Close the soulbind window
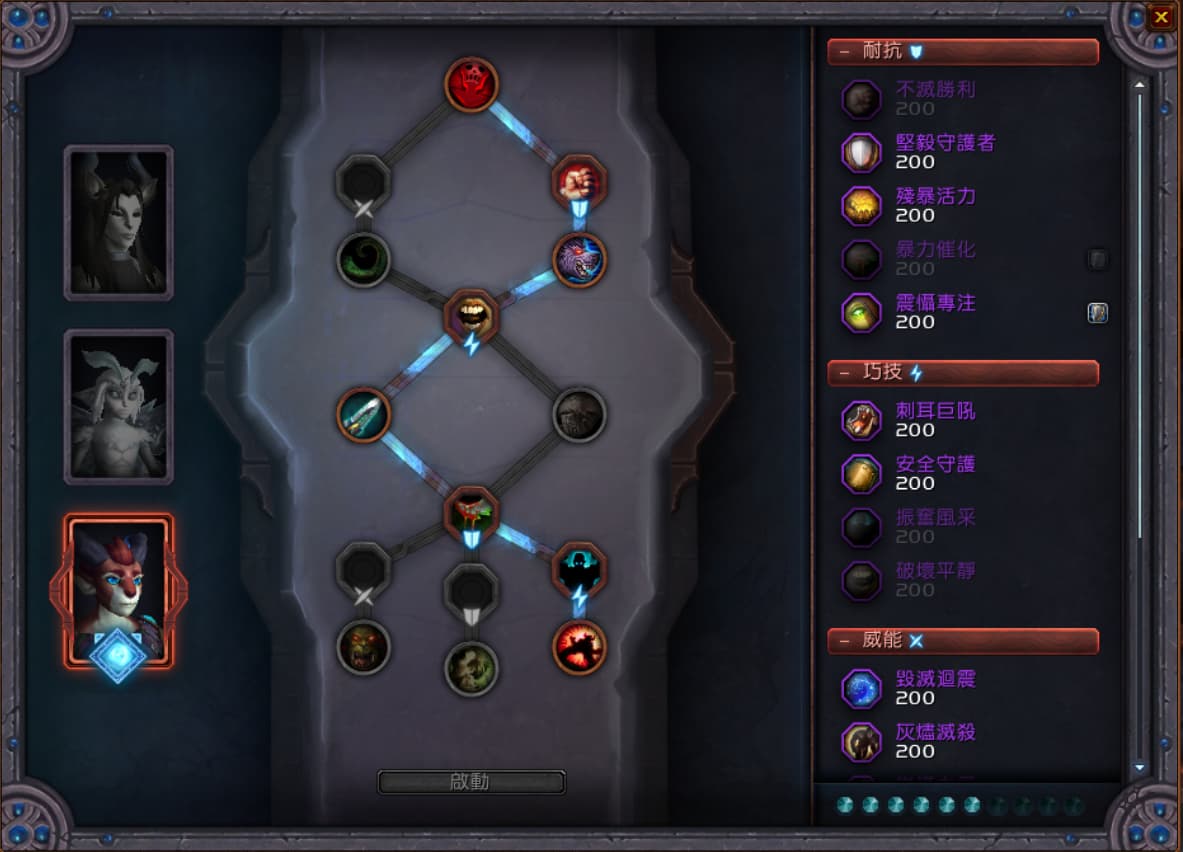The height and width of the screenshot is (852, 1183). click(1160, 17)
